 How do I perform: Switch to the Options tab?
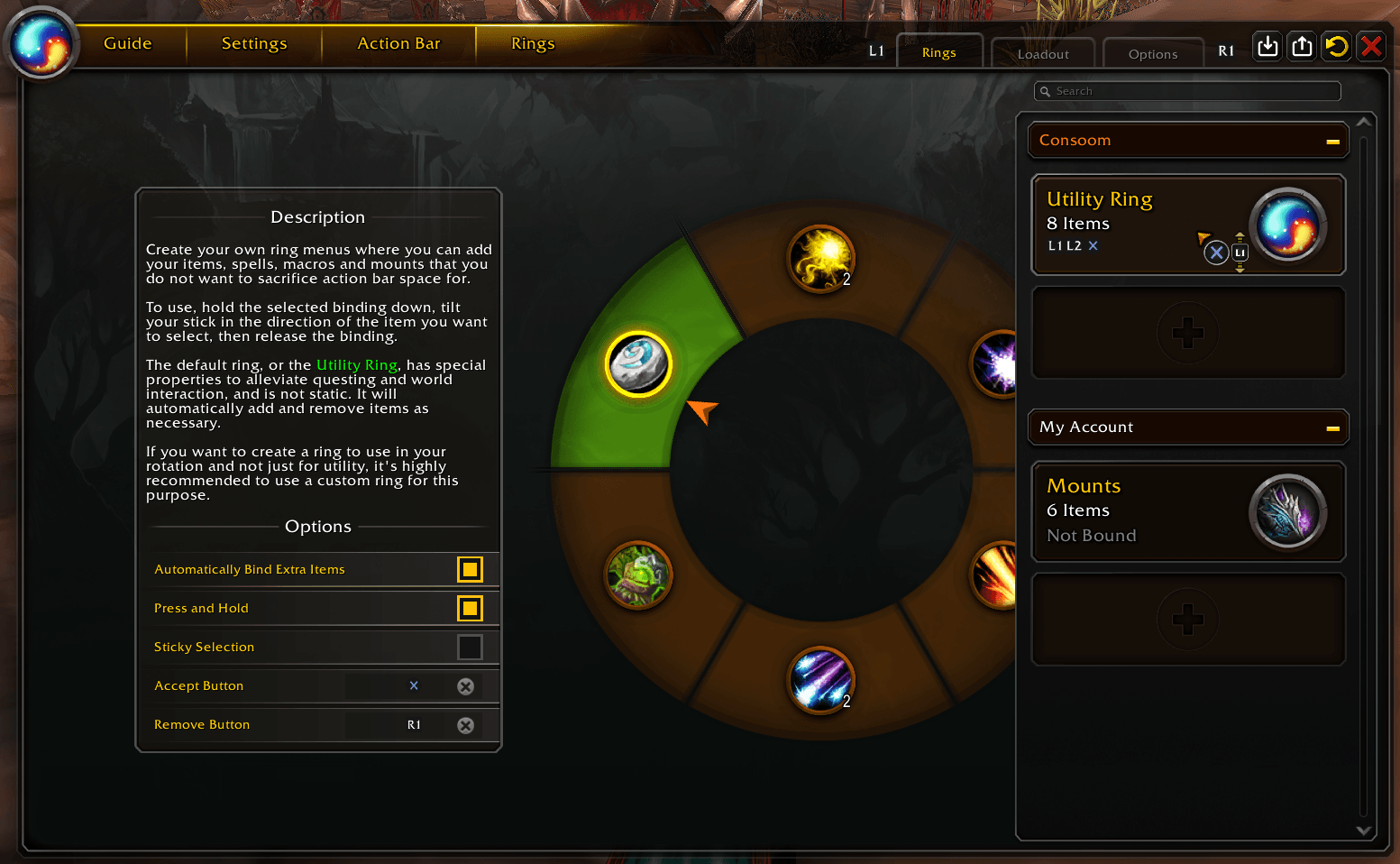point(1153,54)
